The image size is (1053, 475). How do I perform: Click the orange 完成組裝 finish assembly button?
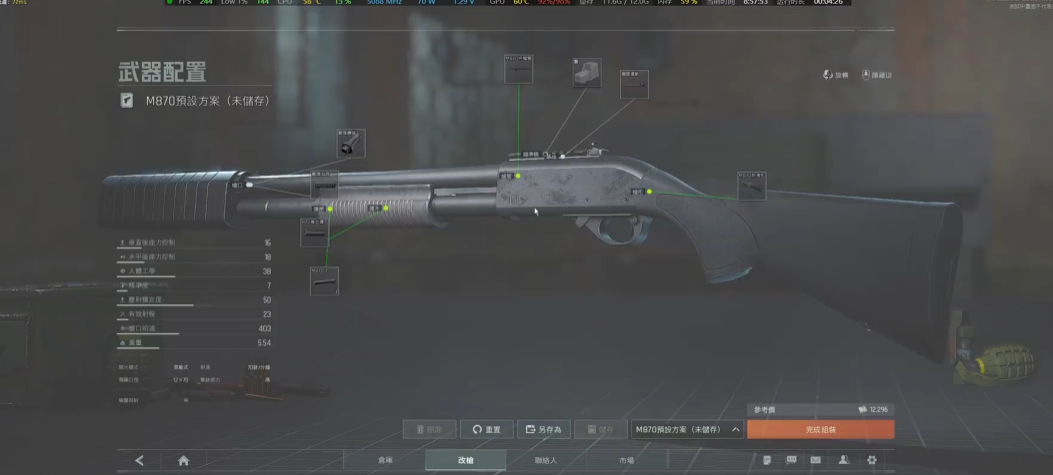pos(820,429)
